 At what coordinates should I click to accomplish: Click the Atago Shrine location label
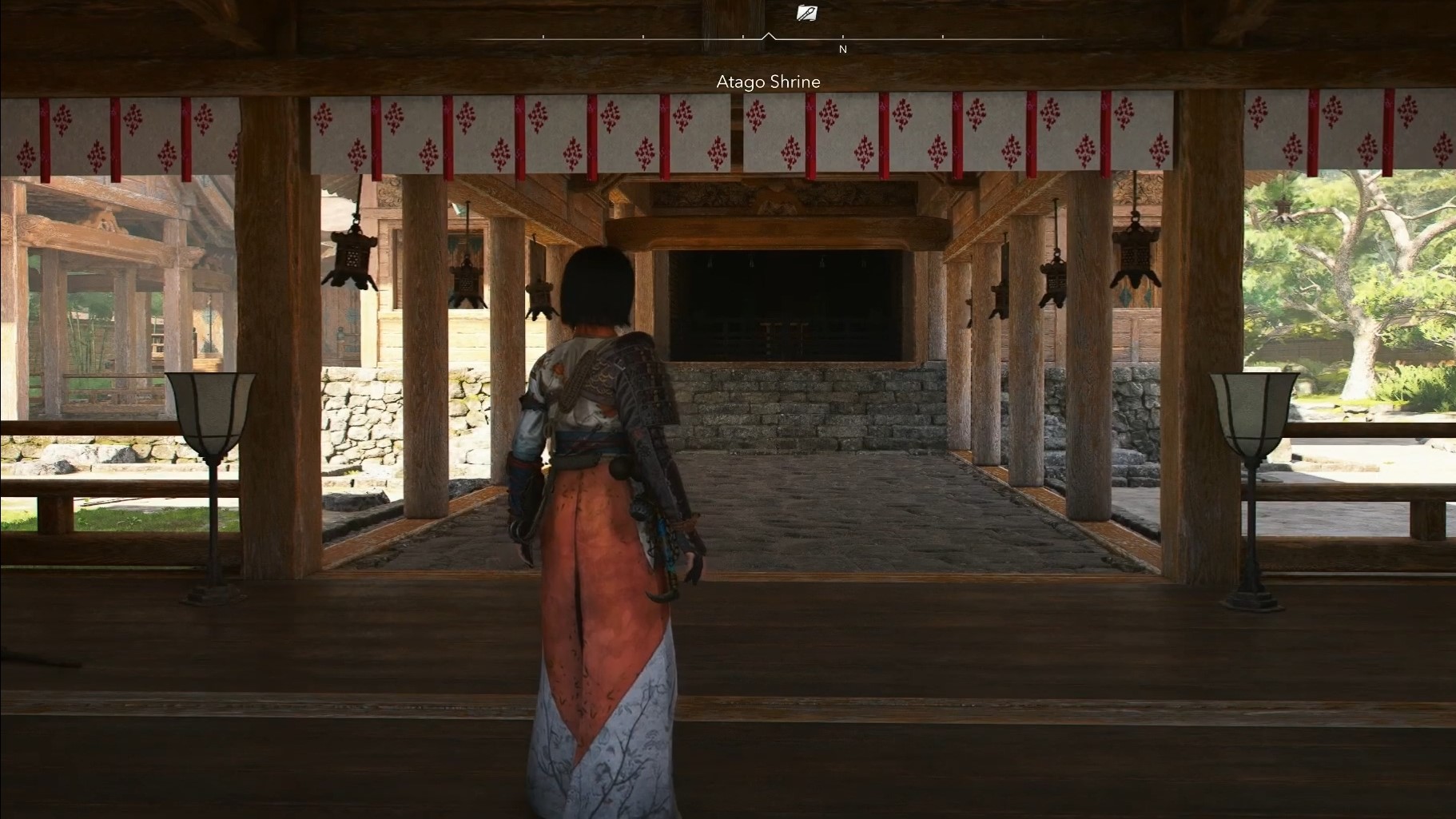coord(768,82)
